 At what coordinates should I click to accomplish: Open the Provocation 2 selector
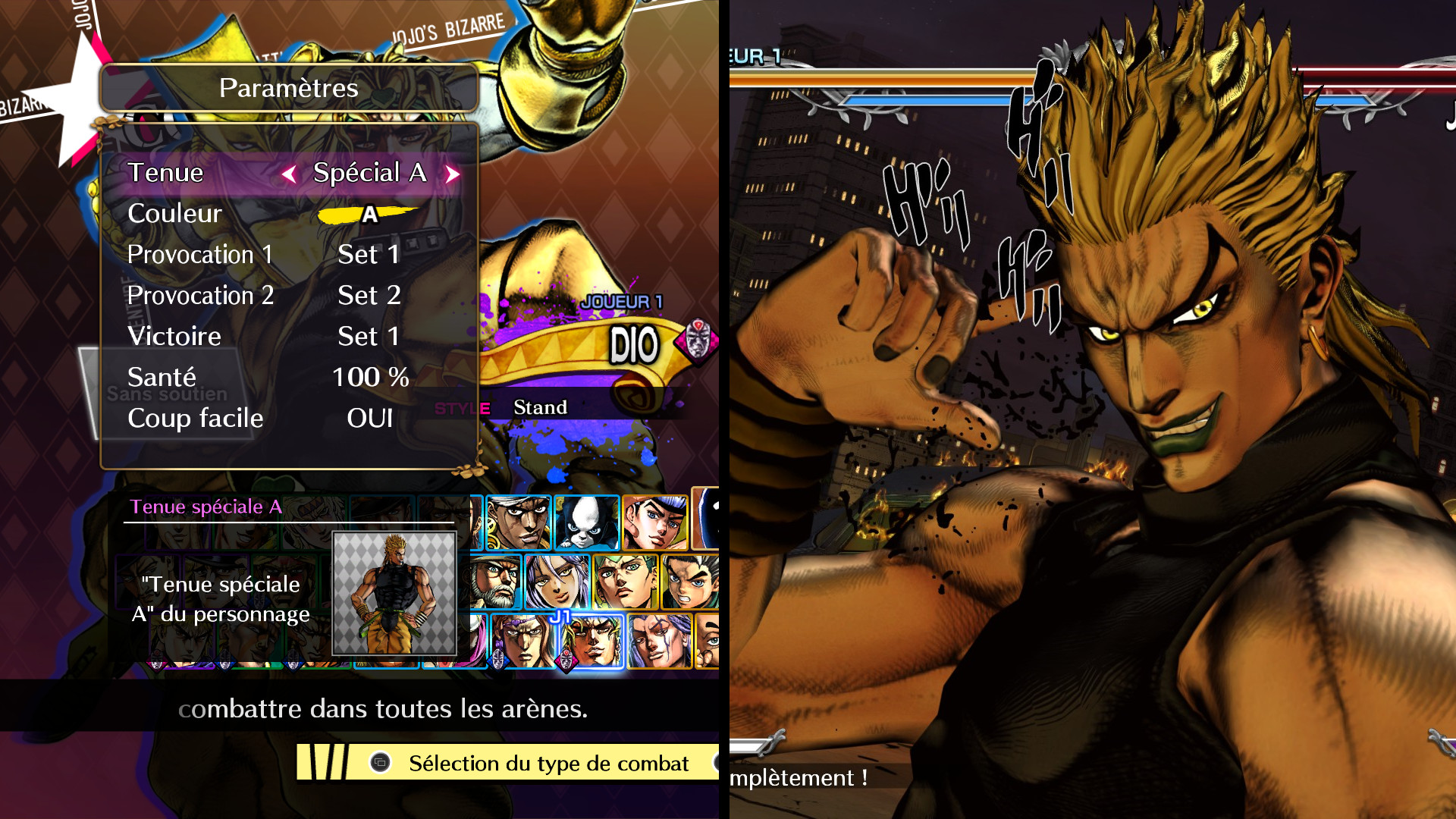coord(369,295)
